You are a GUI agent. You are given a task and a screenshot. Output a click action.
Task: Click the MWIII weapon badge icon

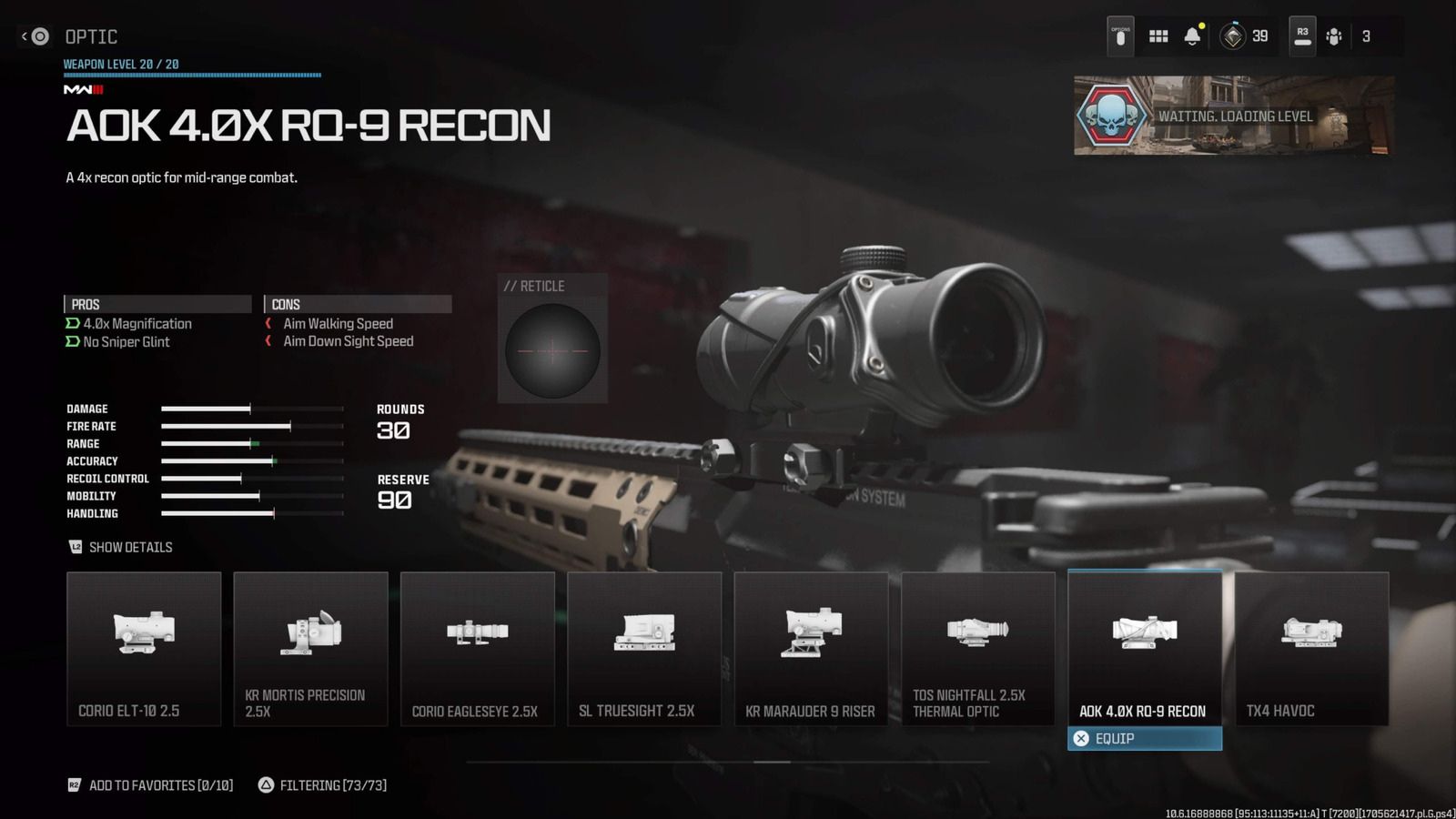[x=81, y=89]
